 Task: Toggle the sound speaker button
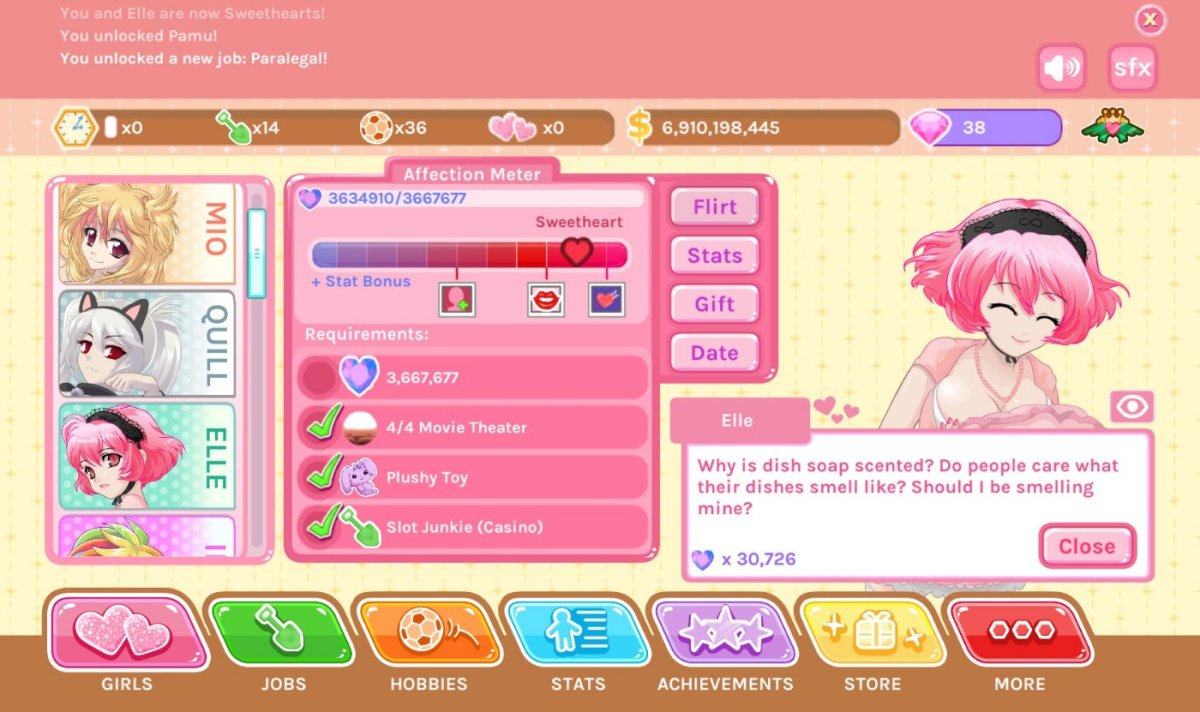[x=1061, y=69]
